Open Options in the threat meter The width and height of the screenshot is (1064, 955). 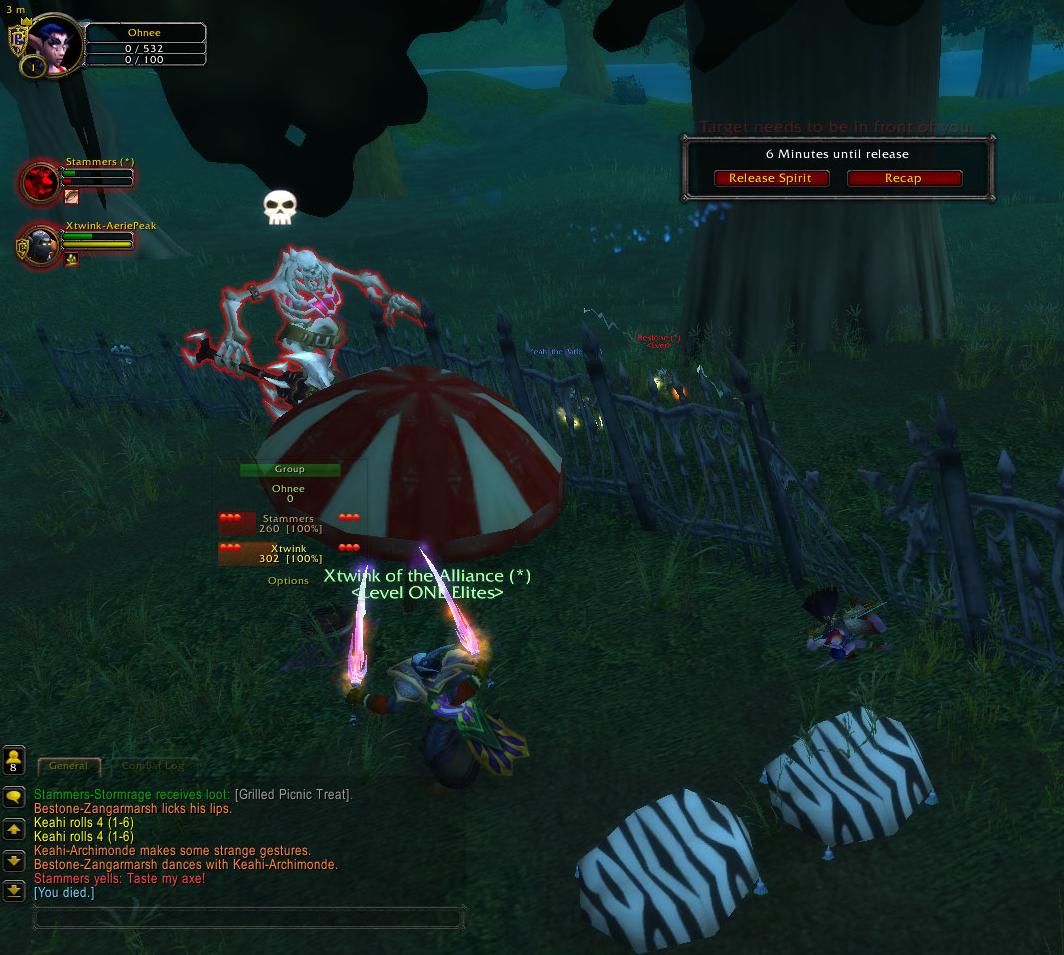[288, 581]
